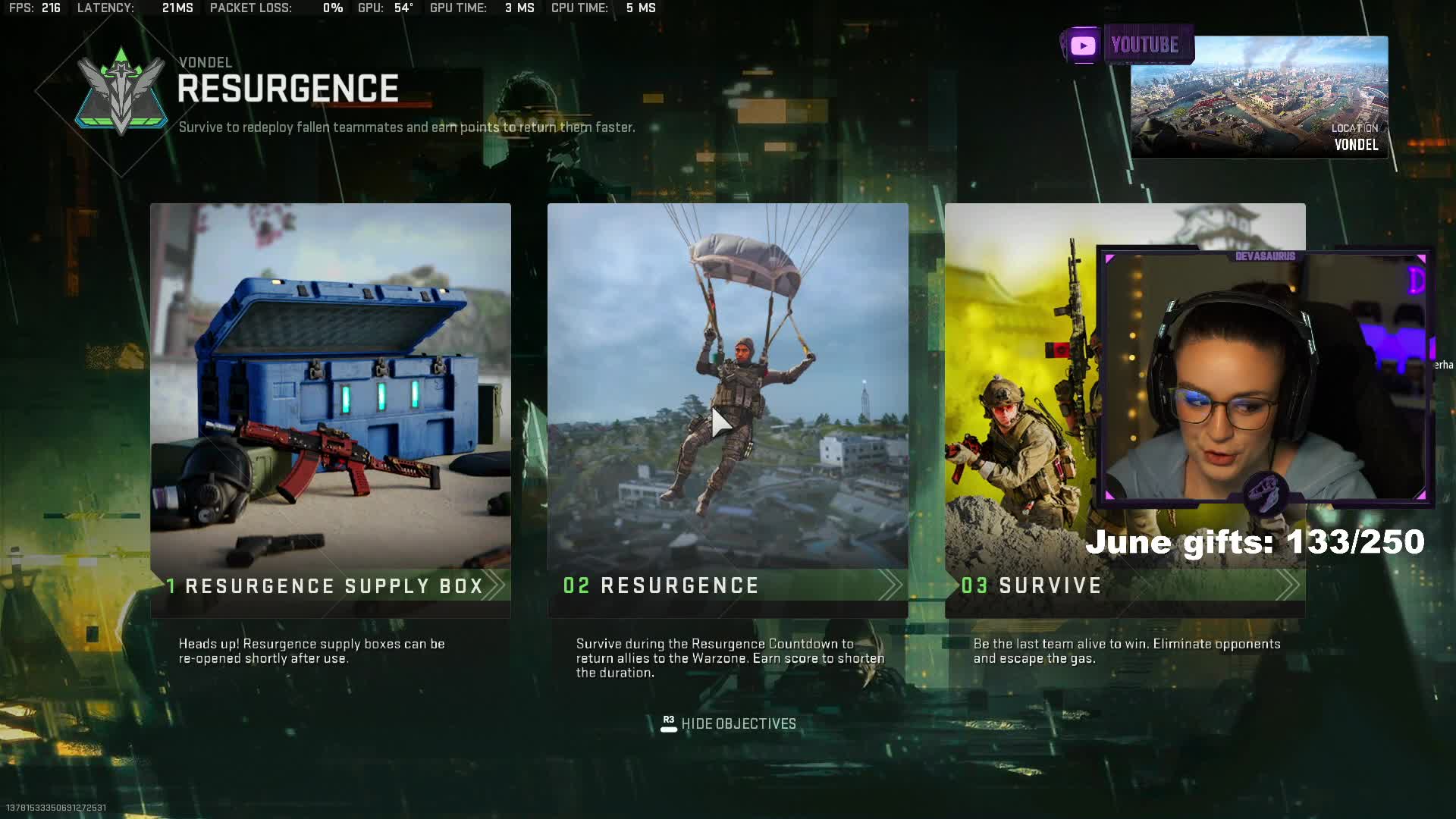Hide the objectives panel
This screenshot has width=1456, height=819.
[x=728, y=724]
